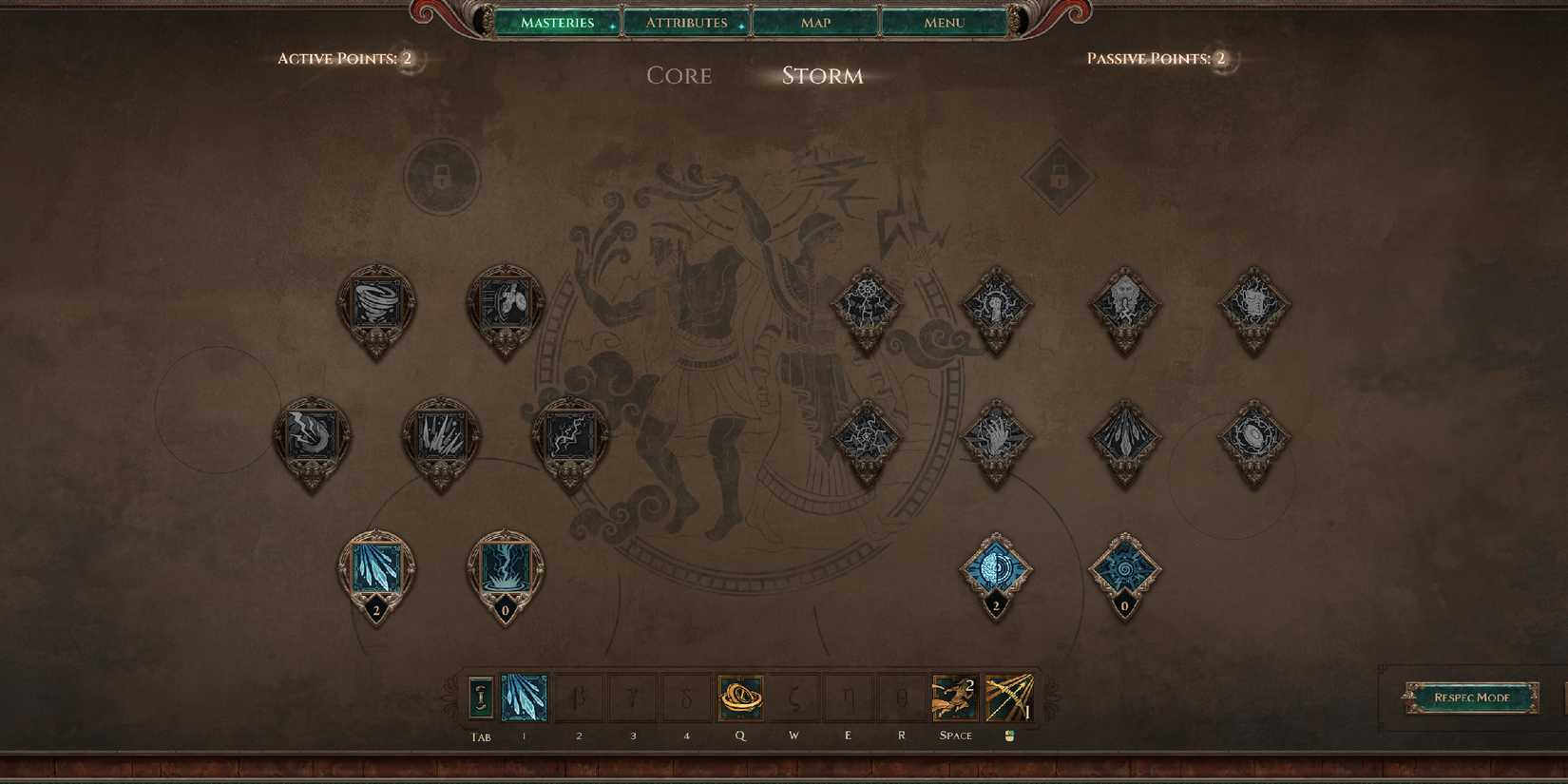
Task: Select the grasping hand passive node
Action: pyautogui.click(x=995, y=437)
